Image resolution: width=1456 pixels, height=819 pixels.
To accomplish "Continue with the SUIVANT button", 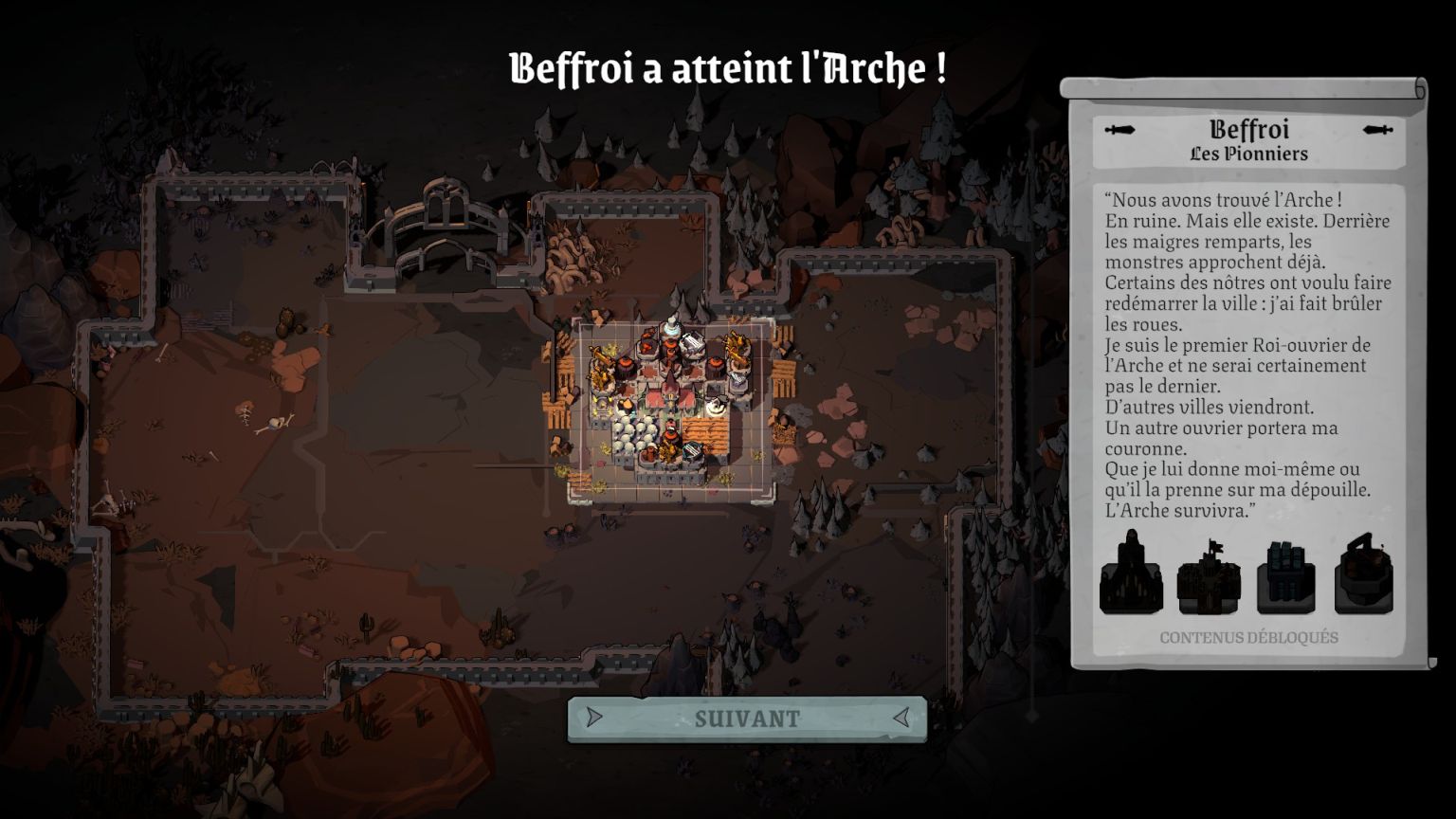I will [747, 719].
